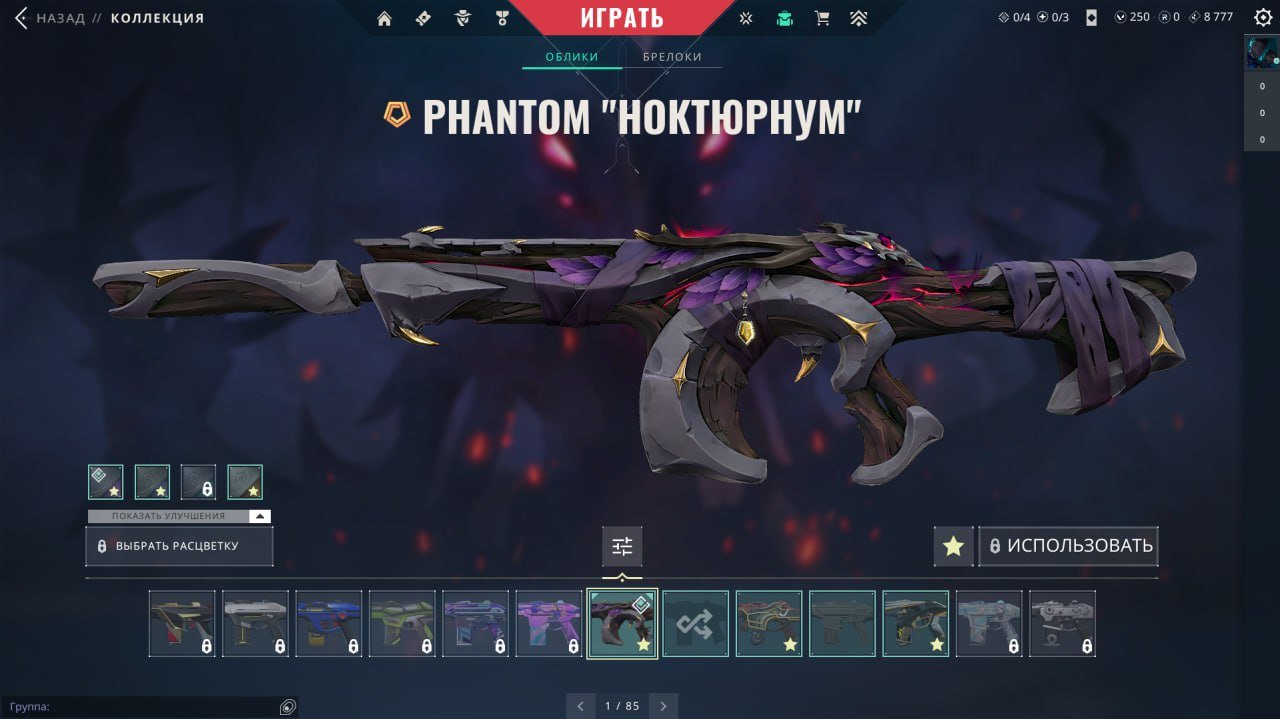Click ВЫБРАТЬ РАСЦВЕТКУ button
This screenshot has width=1280, height=719.
tap(179, 547)
